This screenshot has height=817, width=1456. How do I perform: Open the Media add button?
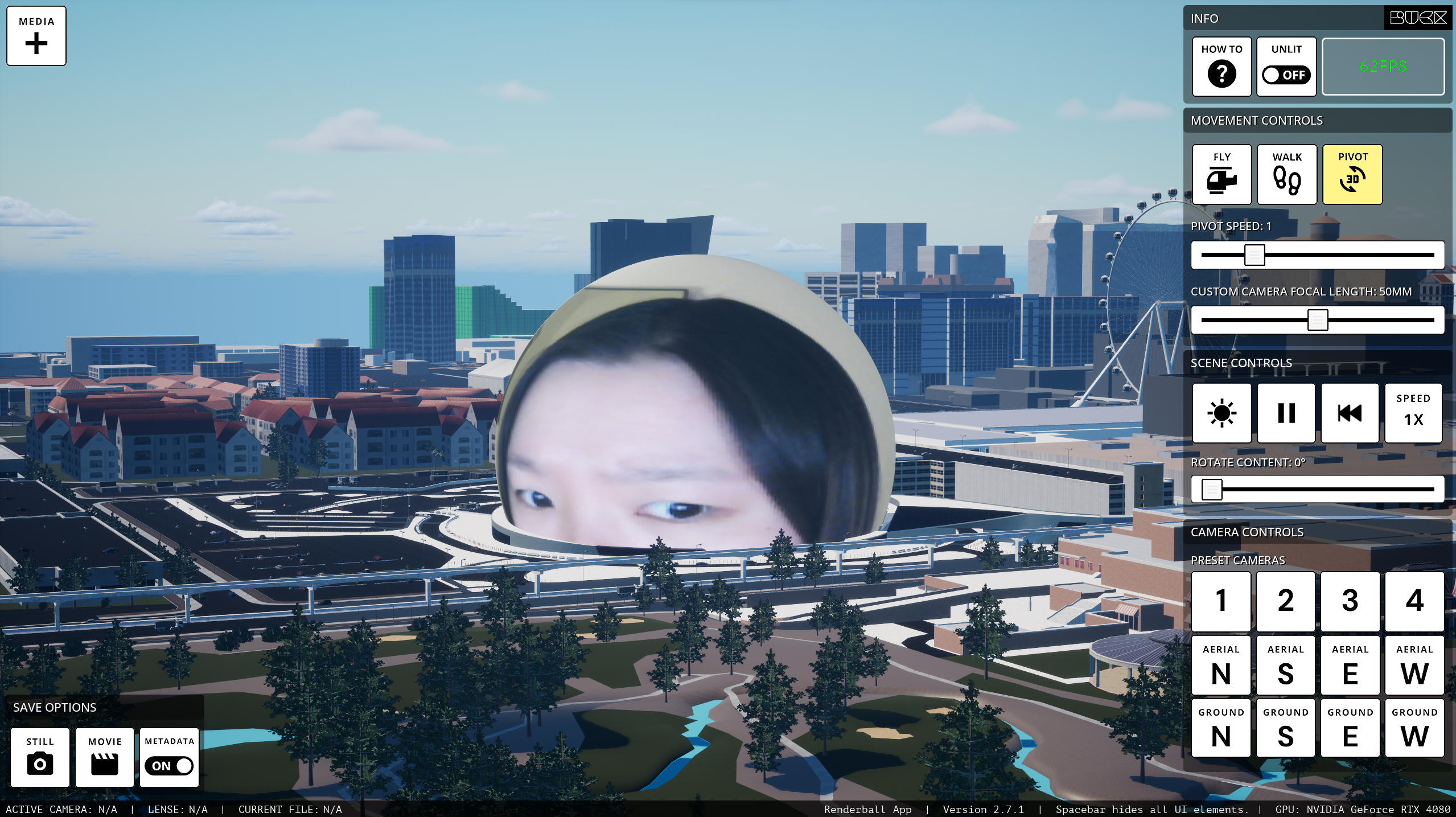pos(36,36)
